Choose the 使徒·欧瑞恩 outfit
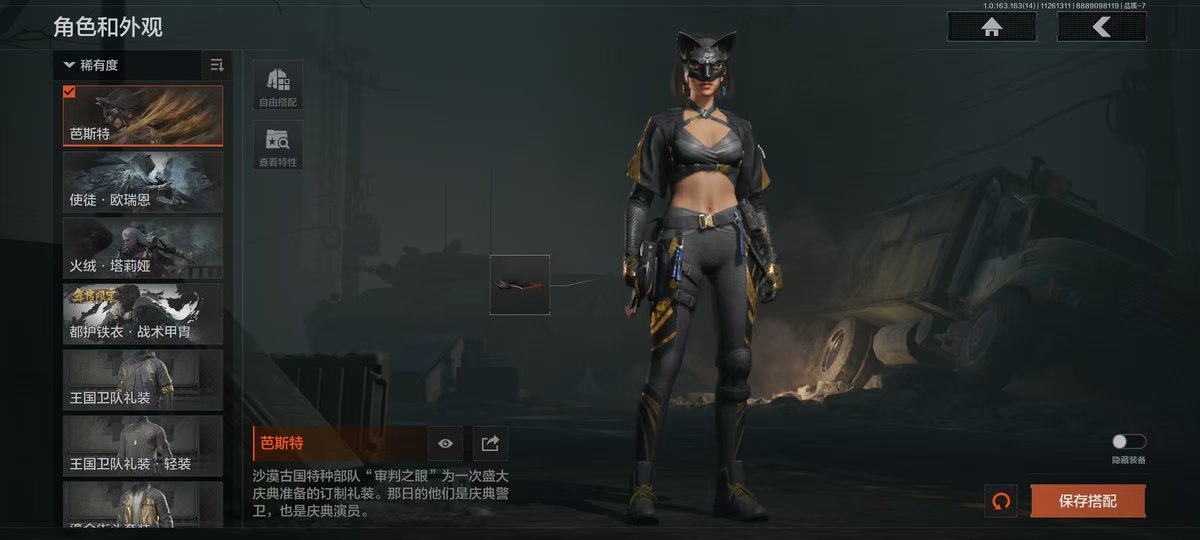The image size is (1200, 540). tap(143, 181)
